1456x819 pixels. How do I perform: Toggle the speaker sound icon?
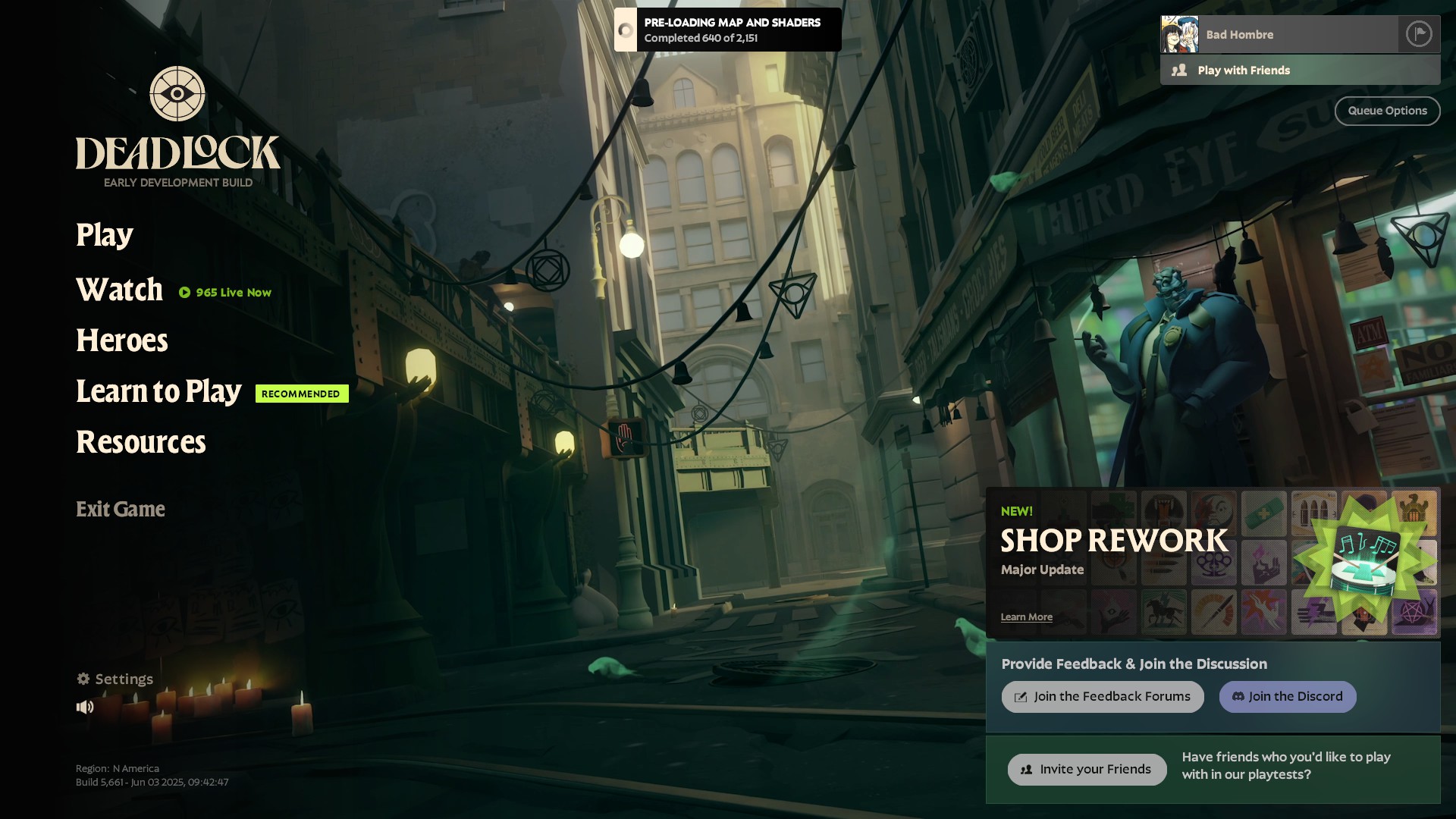pos(85,707)
